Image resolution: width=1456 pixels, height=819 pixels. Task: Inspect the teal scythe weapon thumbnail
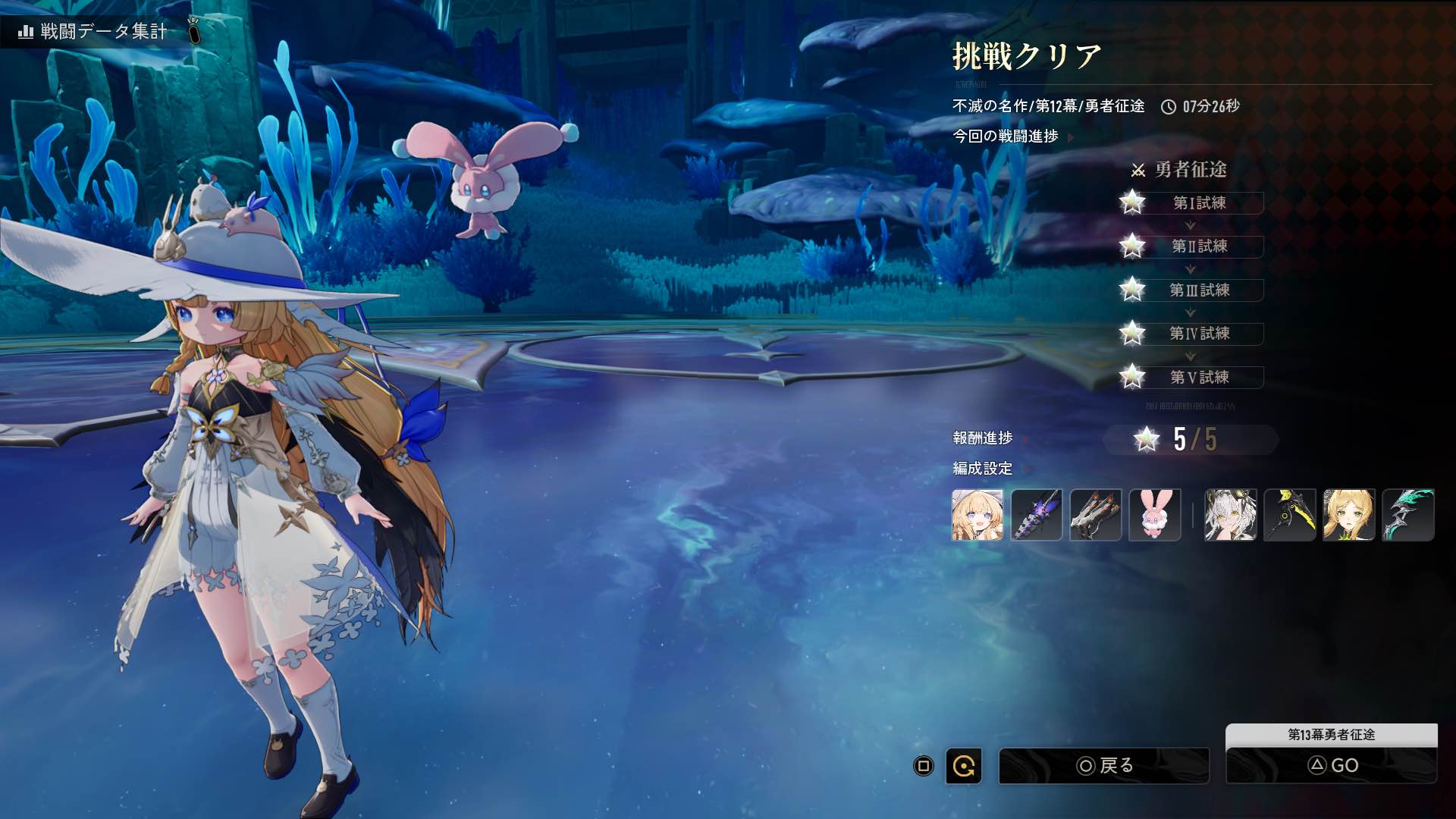(x=1408, y=515)
